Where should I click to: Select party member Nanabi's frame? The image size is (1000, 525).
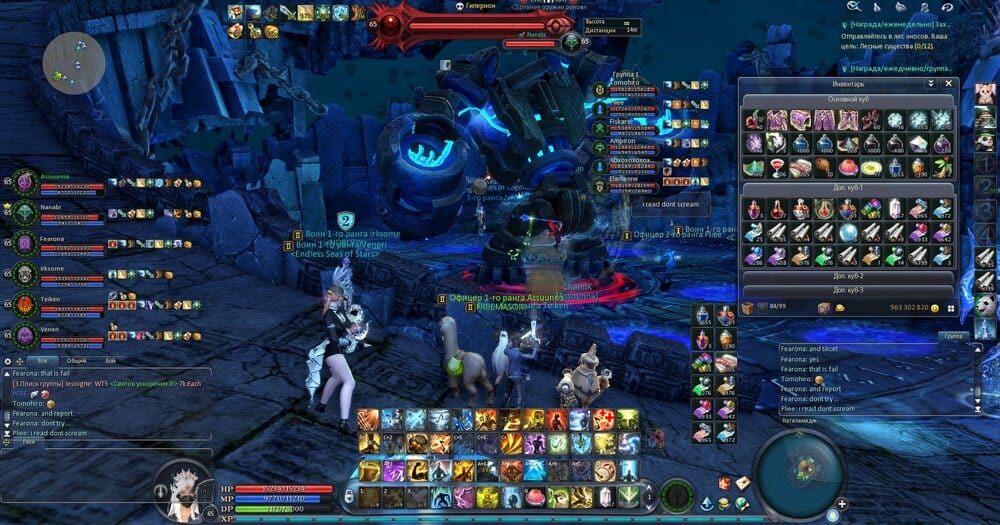tap(24, 213)
